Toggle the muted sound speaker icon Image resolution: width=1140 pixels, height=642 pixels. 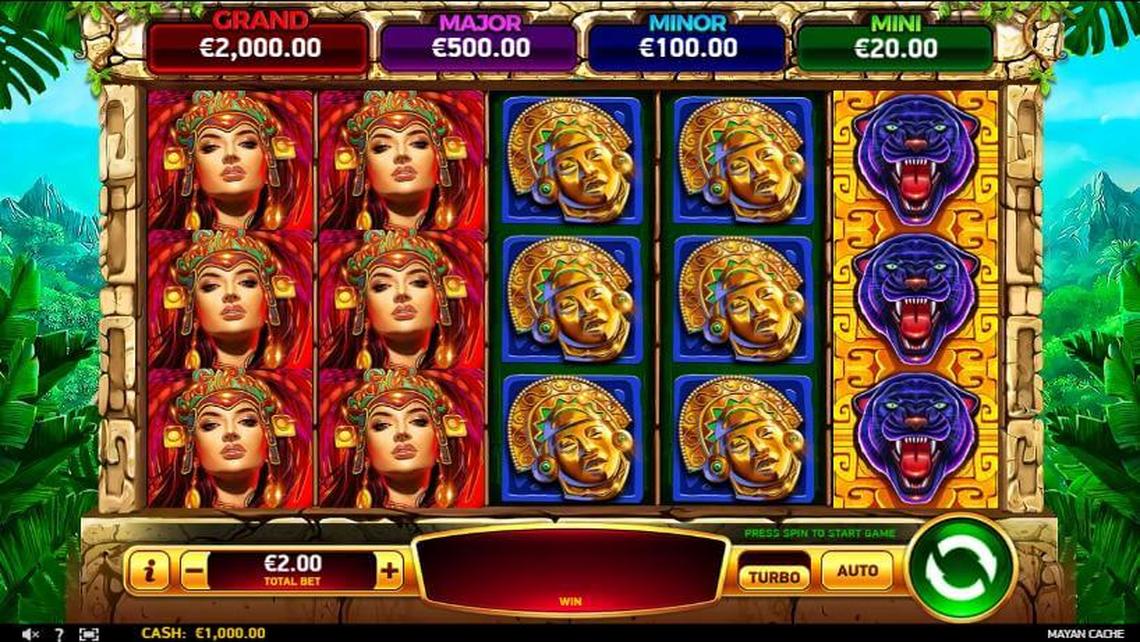point(31,633)
